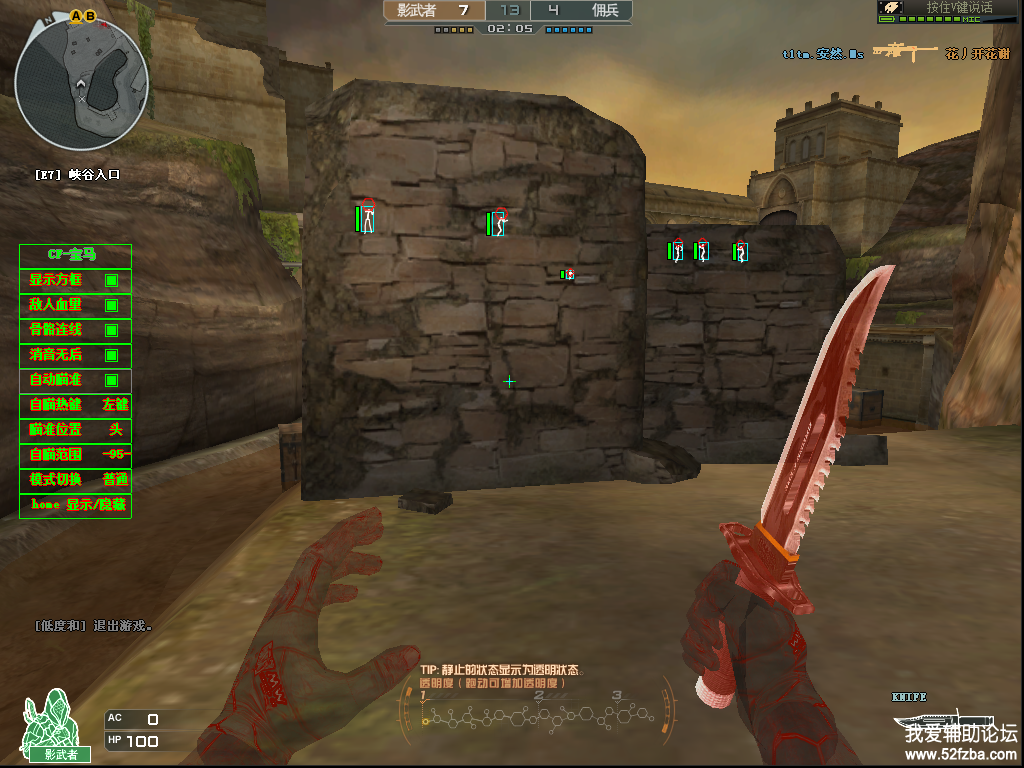Screen dimensions: 1024x768
Task: Click the circular minimap
Action: 82,78
